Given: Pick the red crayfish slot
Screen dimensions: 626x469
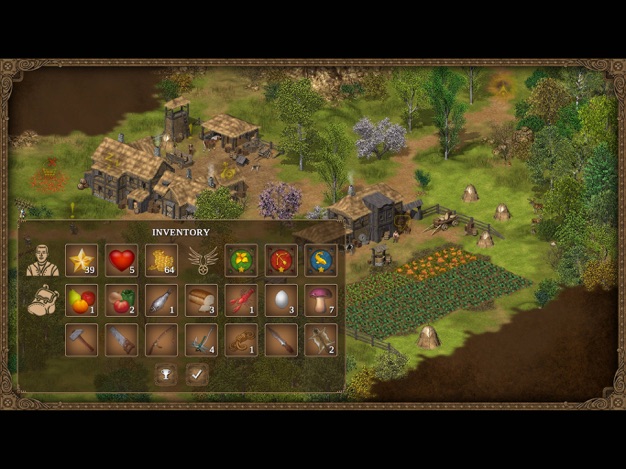Looking at the screenshot, I should coord(241,300).
